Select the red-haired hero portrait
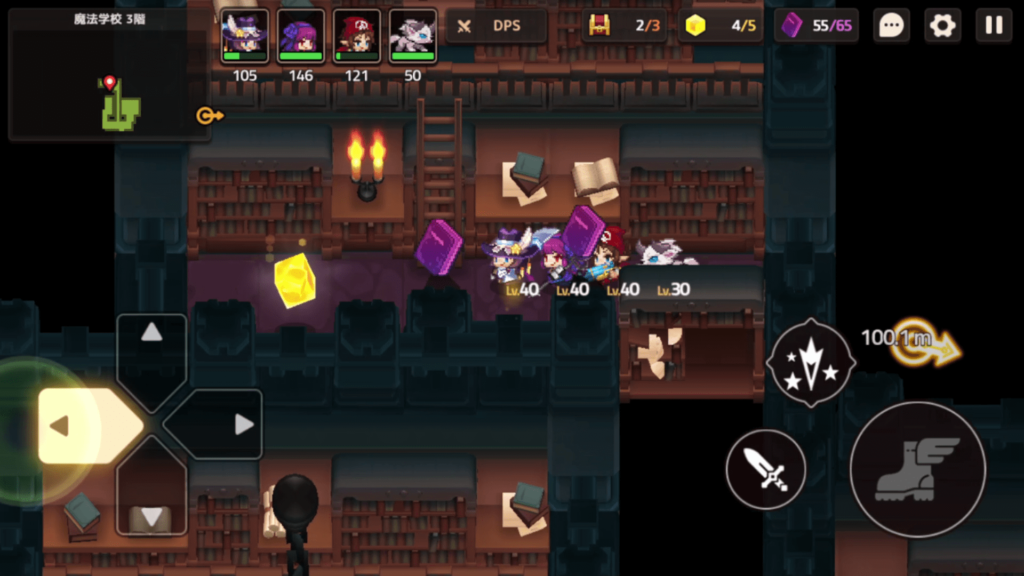This screenshot has width=1024, height=576. click(357, 37)
